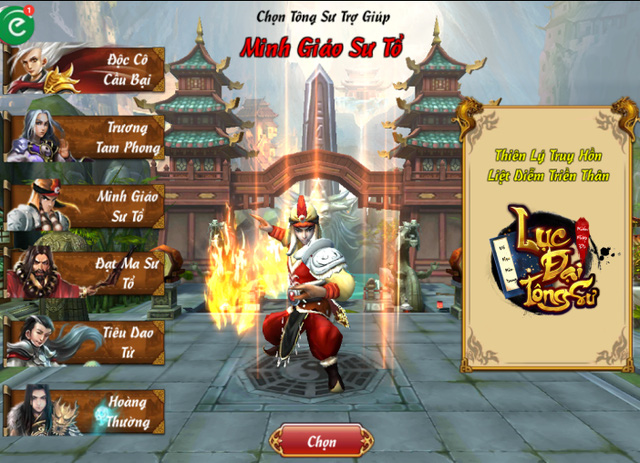Confirm selection with the Chọn button
This screenshot has width=640, height=463.
pos(321,440)
